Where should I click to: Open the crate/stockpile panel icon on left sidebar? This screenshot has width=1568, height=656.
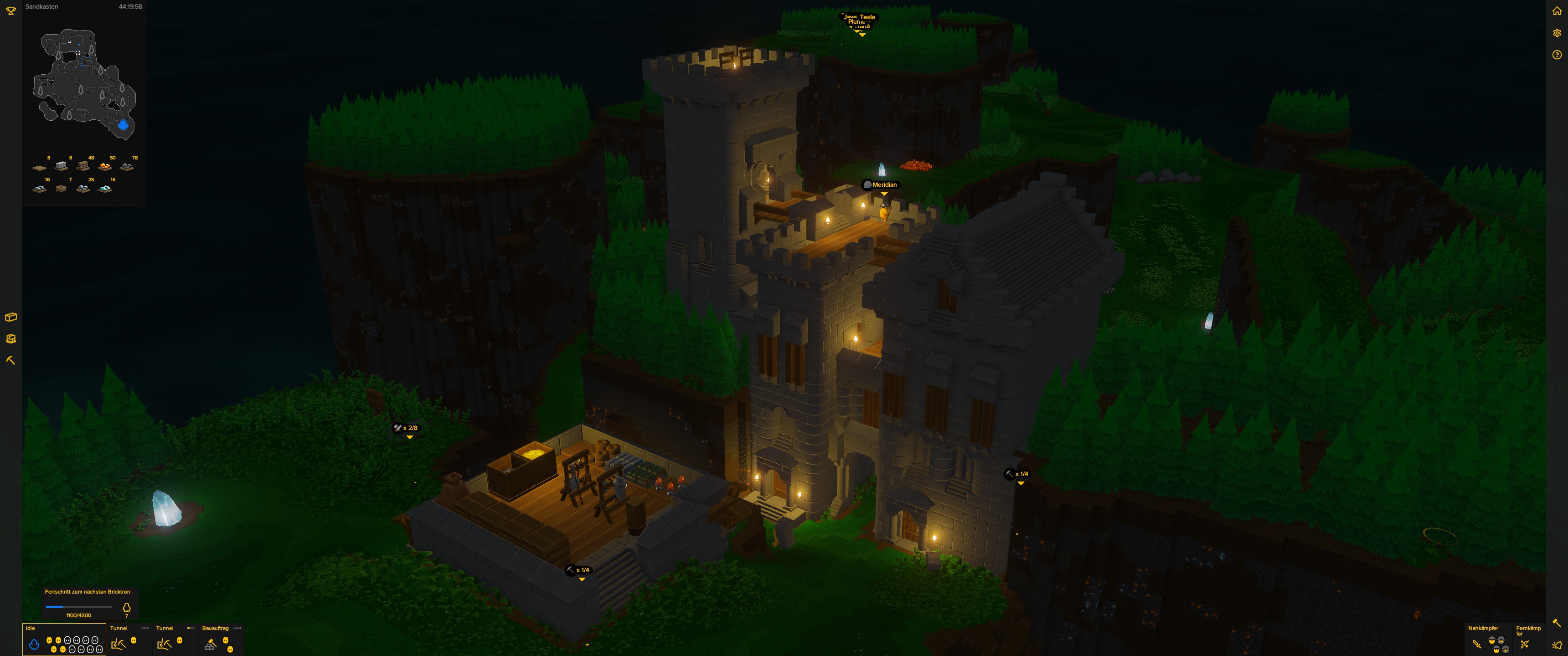tap(10, 339)
